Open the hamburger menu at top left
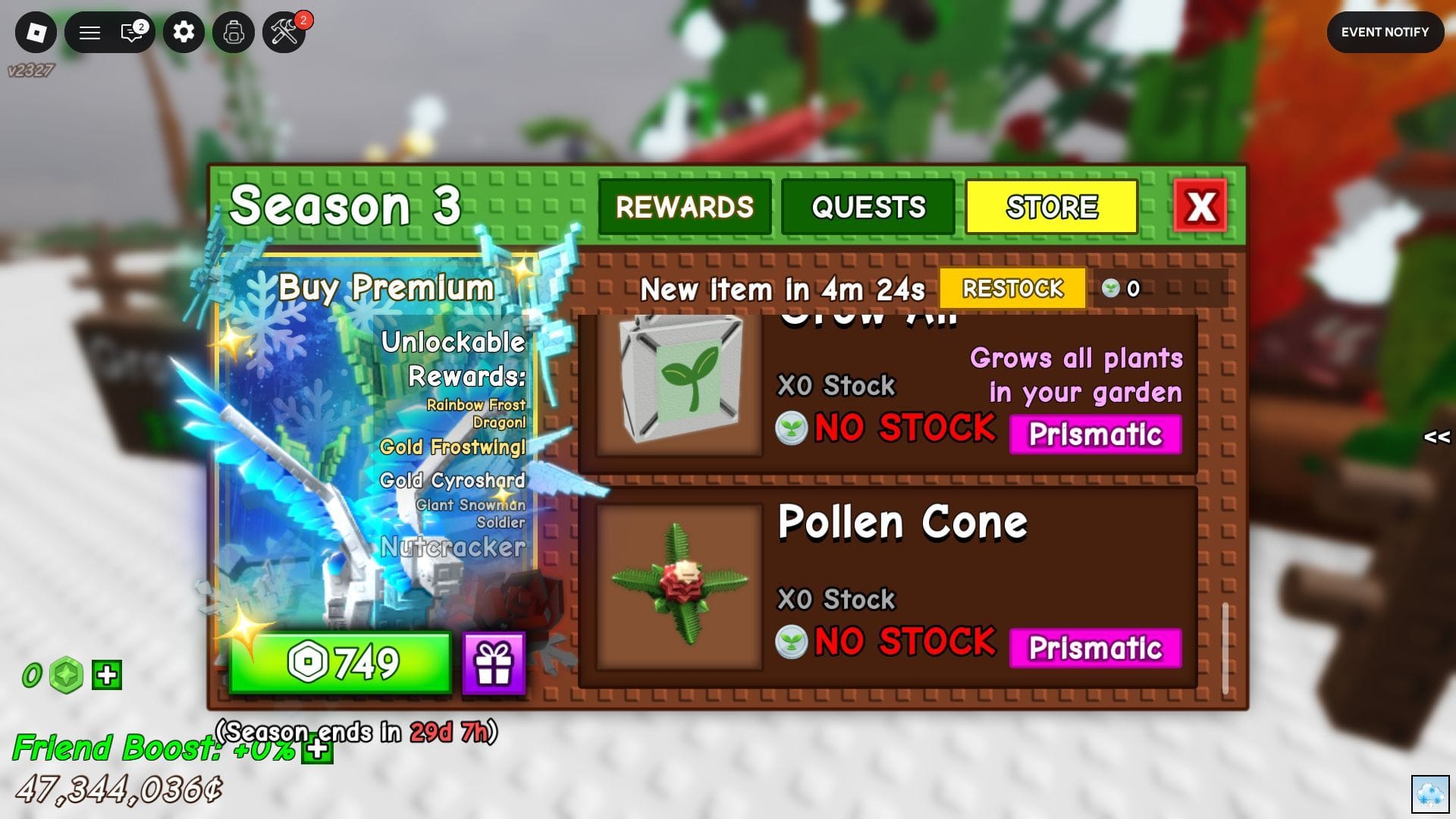 tap(89, 33)
